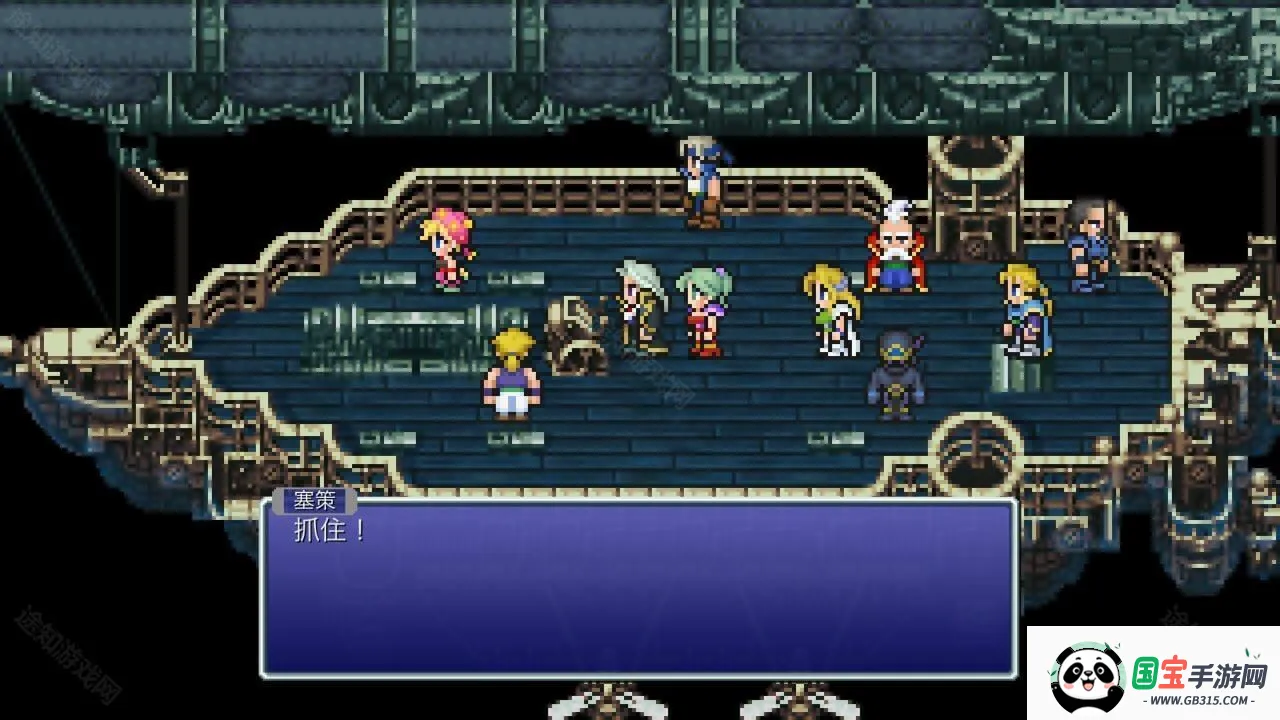This screenshot has width=1280, height=720.
Task: Advance the 抓住！ dialogue box
Action: [638, 588]
